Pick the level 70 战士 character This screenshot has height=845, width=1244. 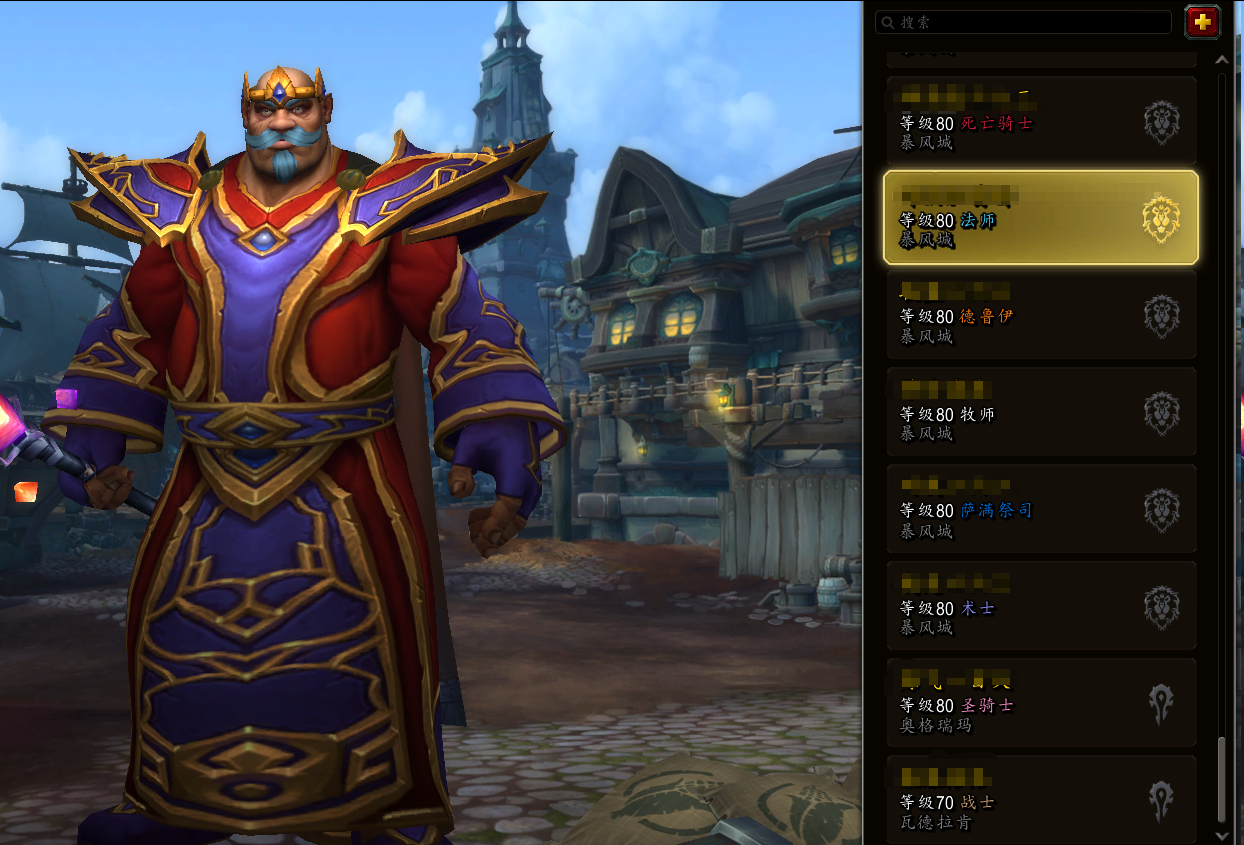[x=1040, y=800]
